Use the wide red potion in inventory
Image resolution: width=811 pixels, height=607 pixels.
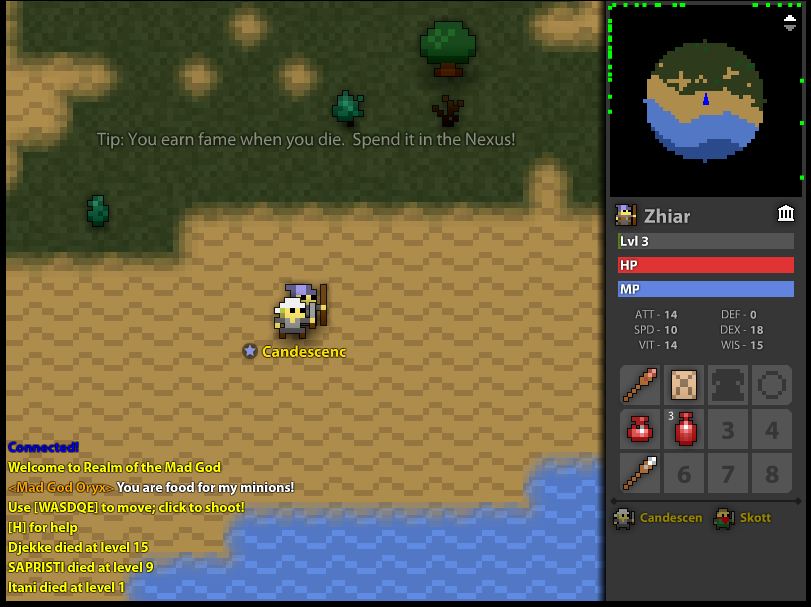[x=640, y=429]
